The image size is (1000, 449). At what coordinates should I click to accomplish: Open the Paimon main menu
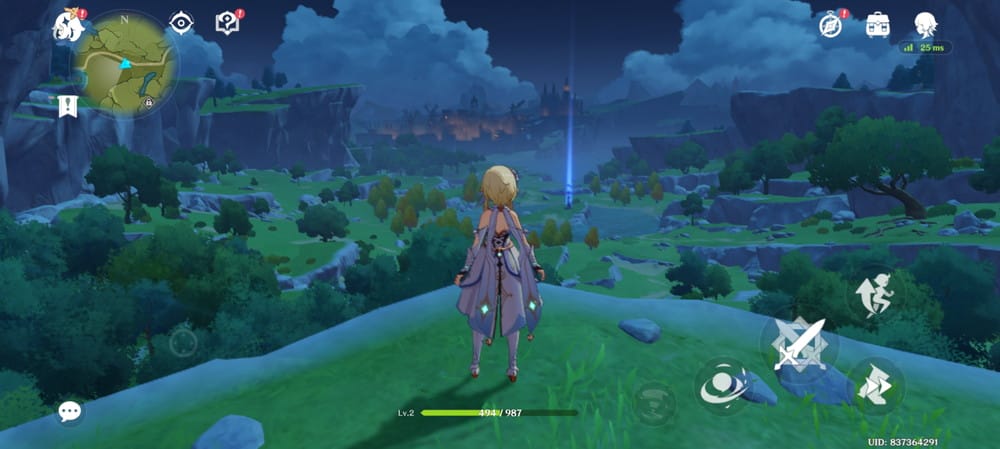[69, 24]
